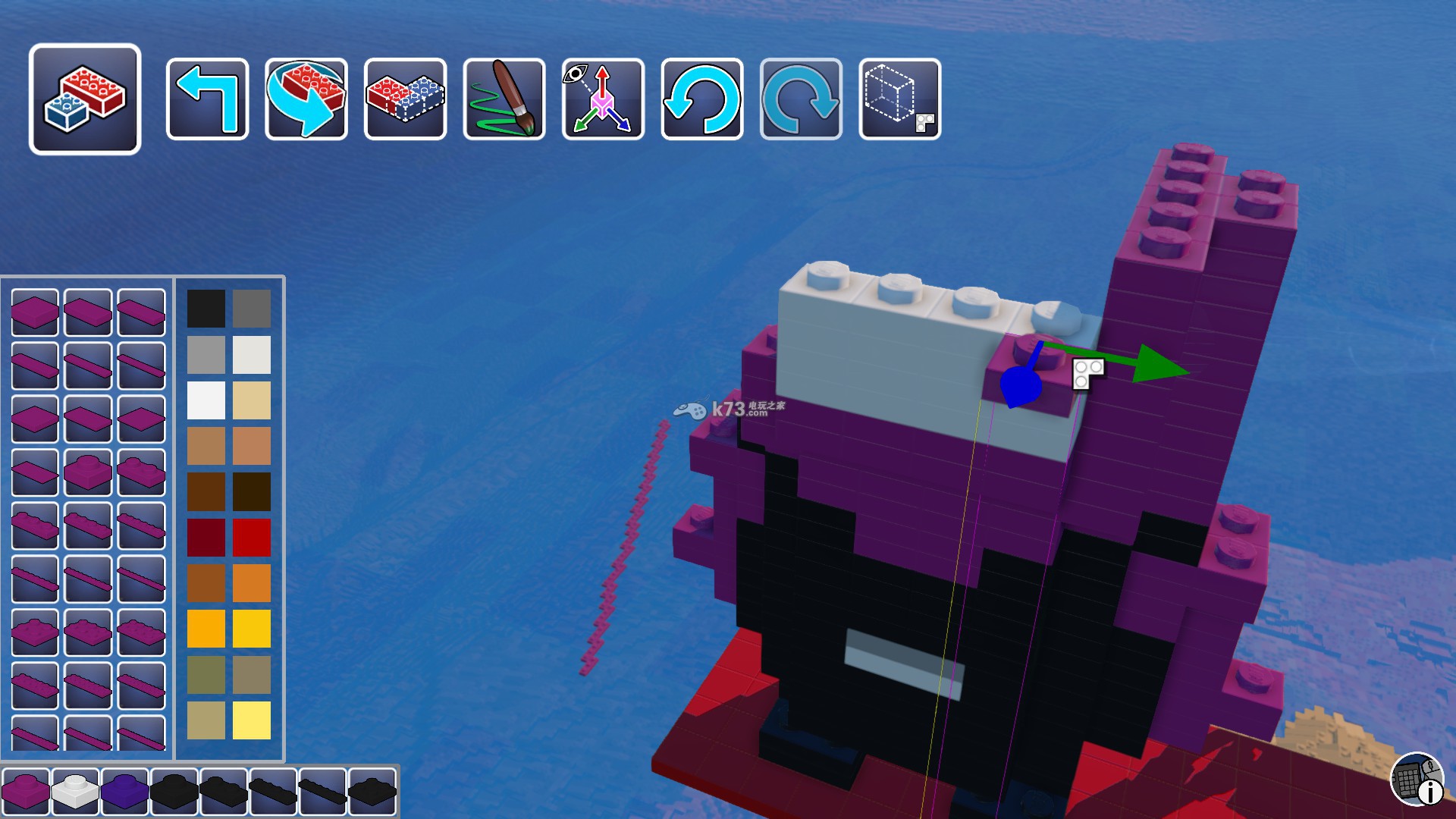Select the dashed box selection tool

(900, 99)
